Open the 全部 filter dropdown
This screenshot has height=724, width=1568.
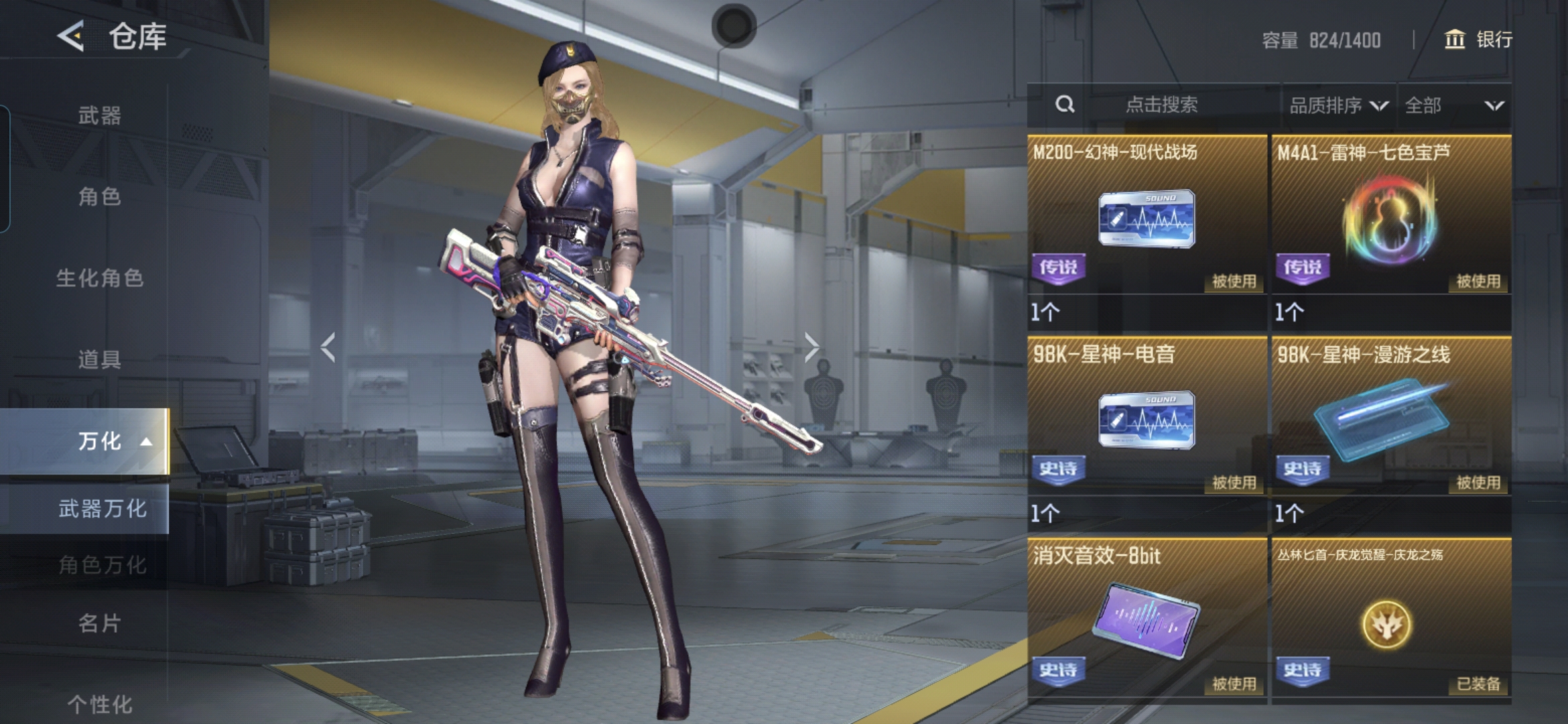[x=1453, y=105]
